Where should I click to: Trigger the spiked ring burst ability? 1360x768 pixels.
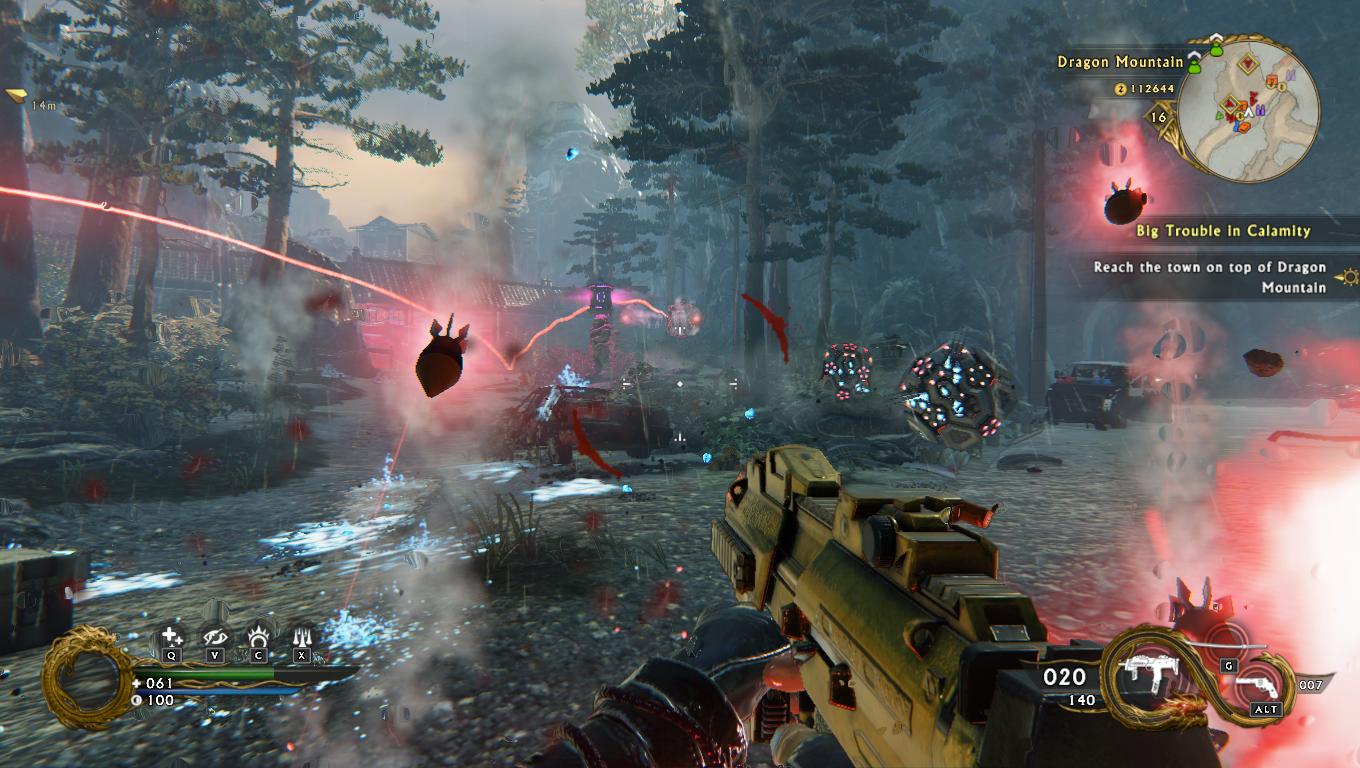tap(259, 637)
